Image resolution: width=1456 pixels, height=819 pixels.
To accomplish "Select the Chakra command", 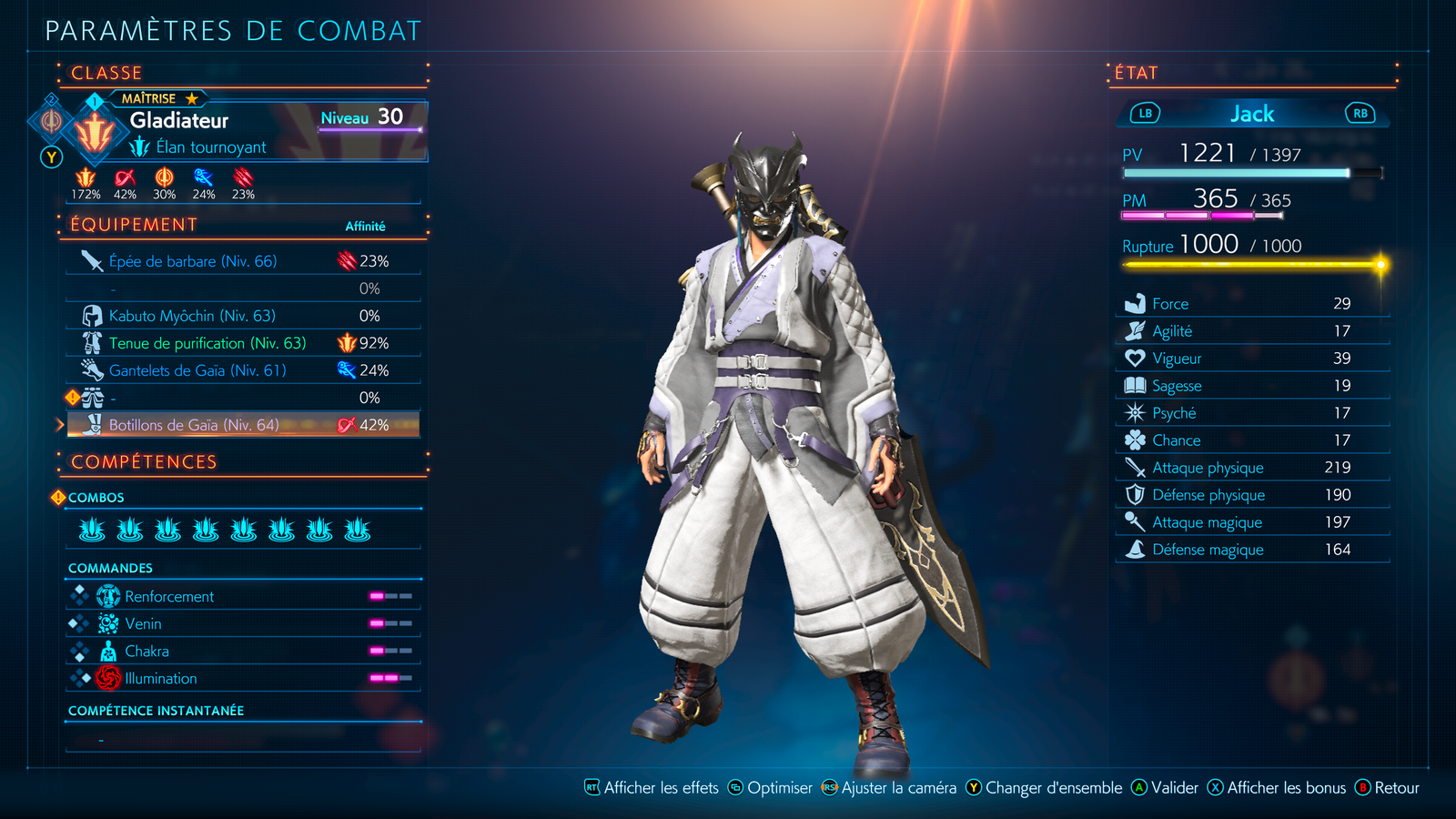I will [x=147, y=652].
